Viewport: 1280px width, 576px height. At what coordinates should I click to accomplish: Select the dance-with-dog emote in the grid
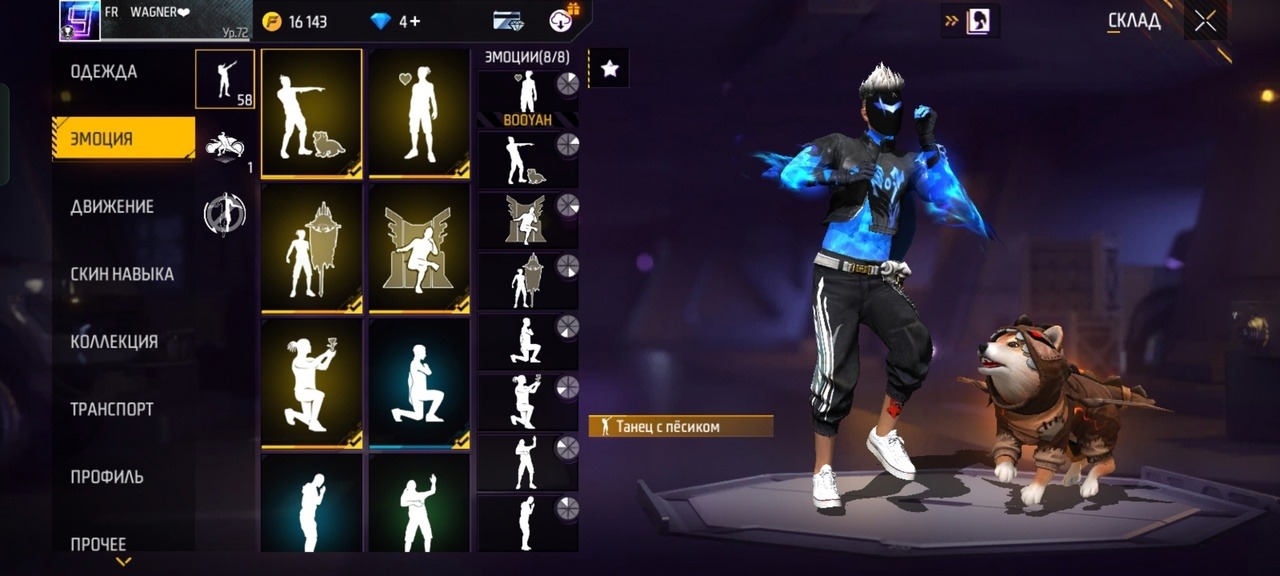311,113
